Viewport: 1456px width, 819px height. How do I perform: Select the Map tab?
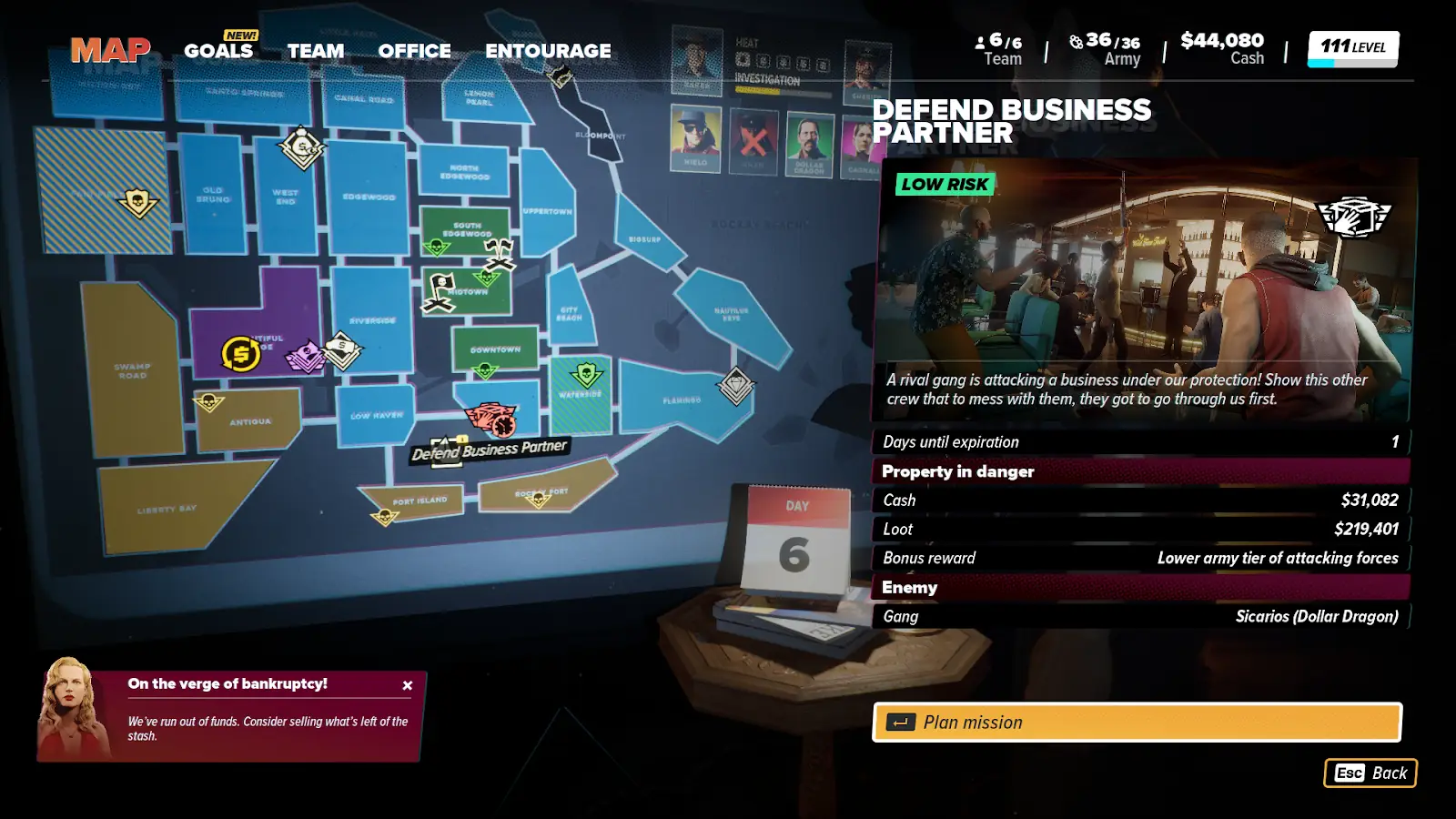point(110,50)
